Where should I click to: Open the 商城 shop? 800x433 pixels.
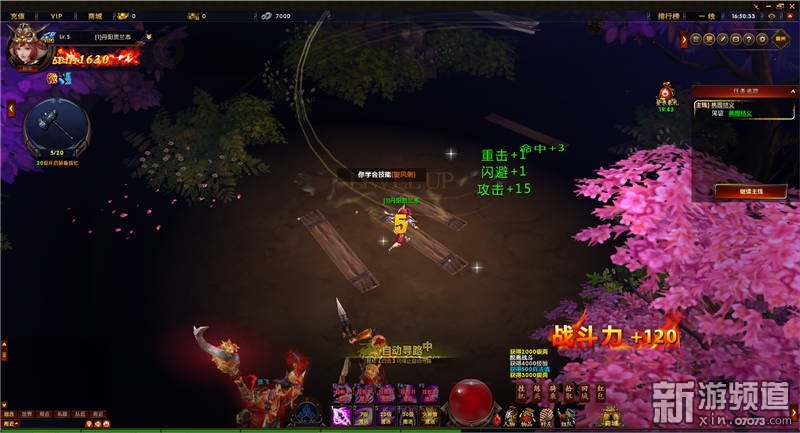pyautogui.click(x=95, y=16)
